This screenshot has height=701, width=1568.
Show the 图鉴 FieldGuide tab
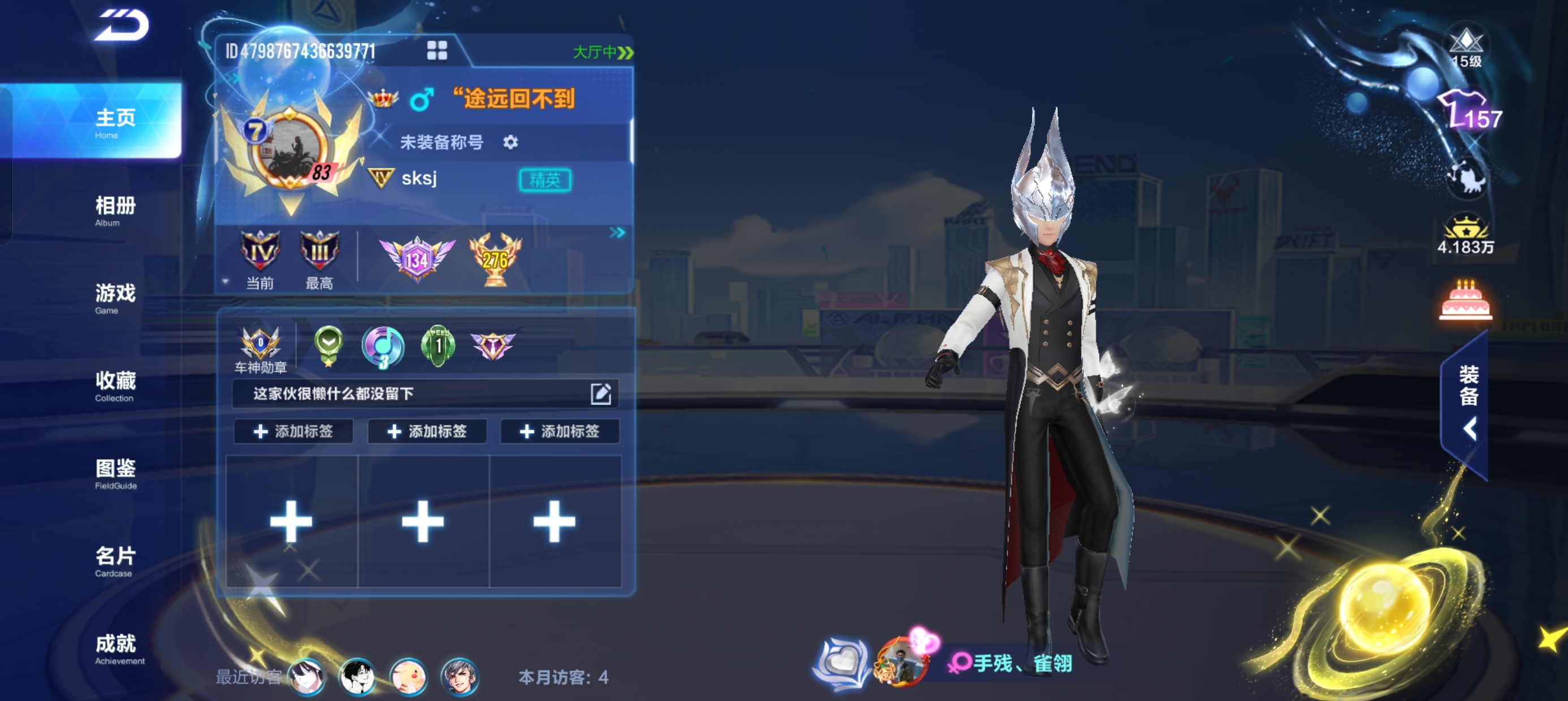pos(115,473)
